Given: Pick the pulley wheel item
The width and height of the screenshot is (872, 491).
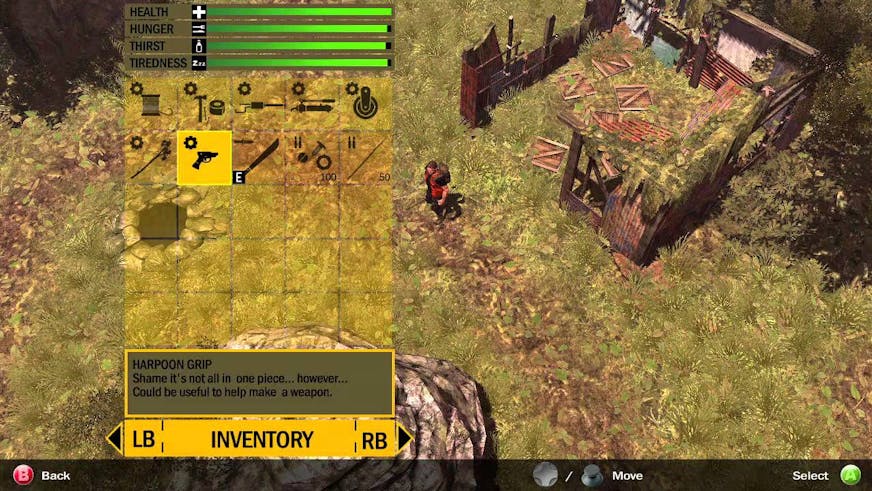Looking at the screenshot, I should pos(365,104).
